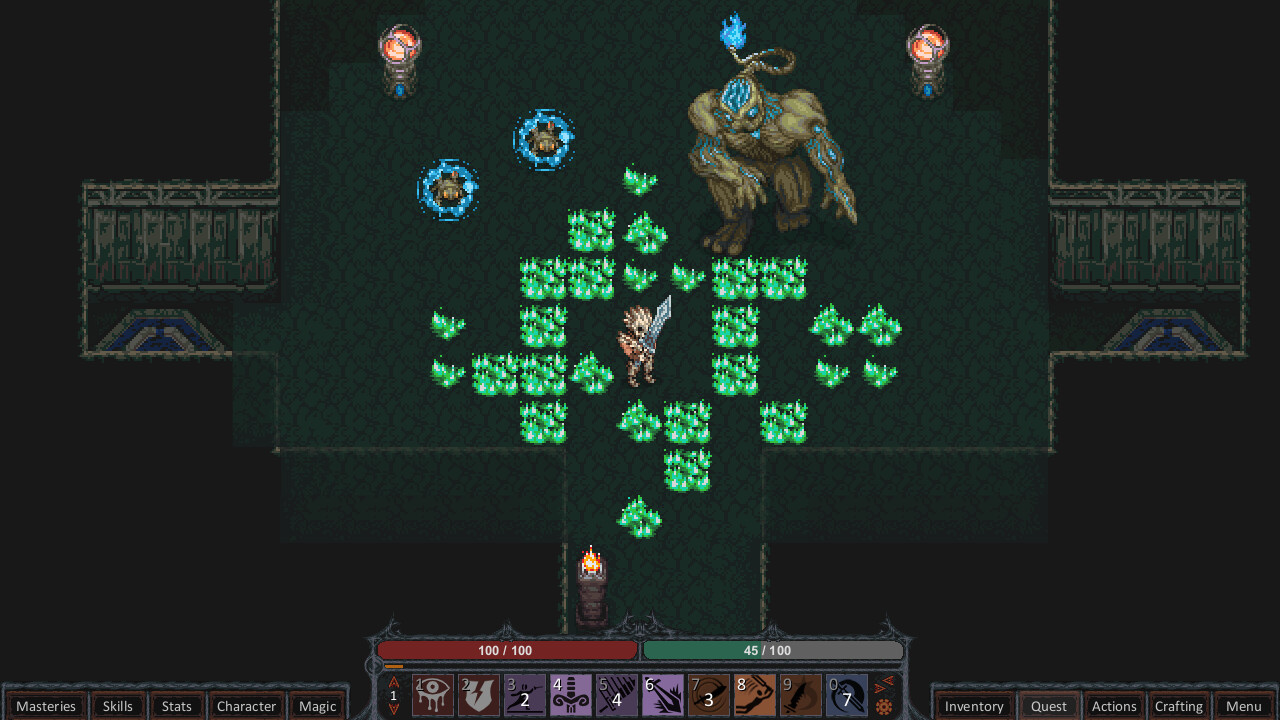Open the game Menu
The image size is (1280, 720).
pos(1244,706)
